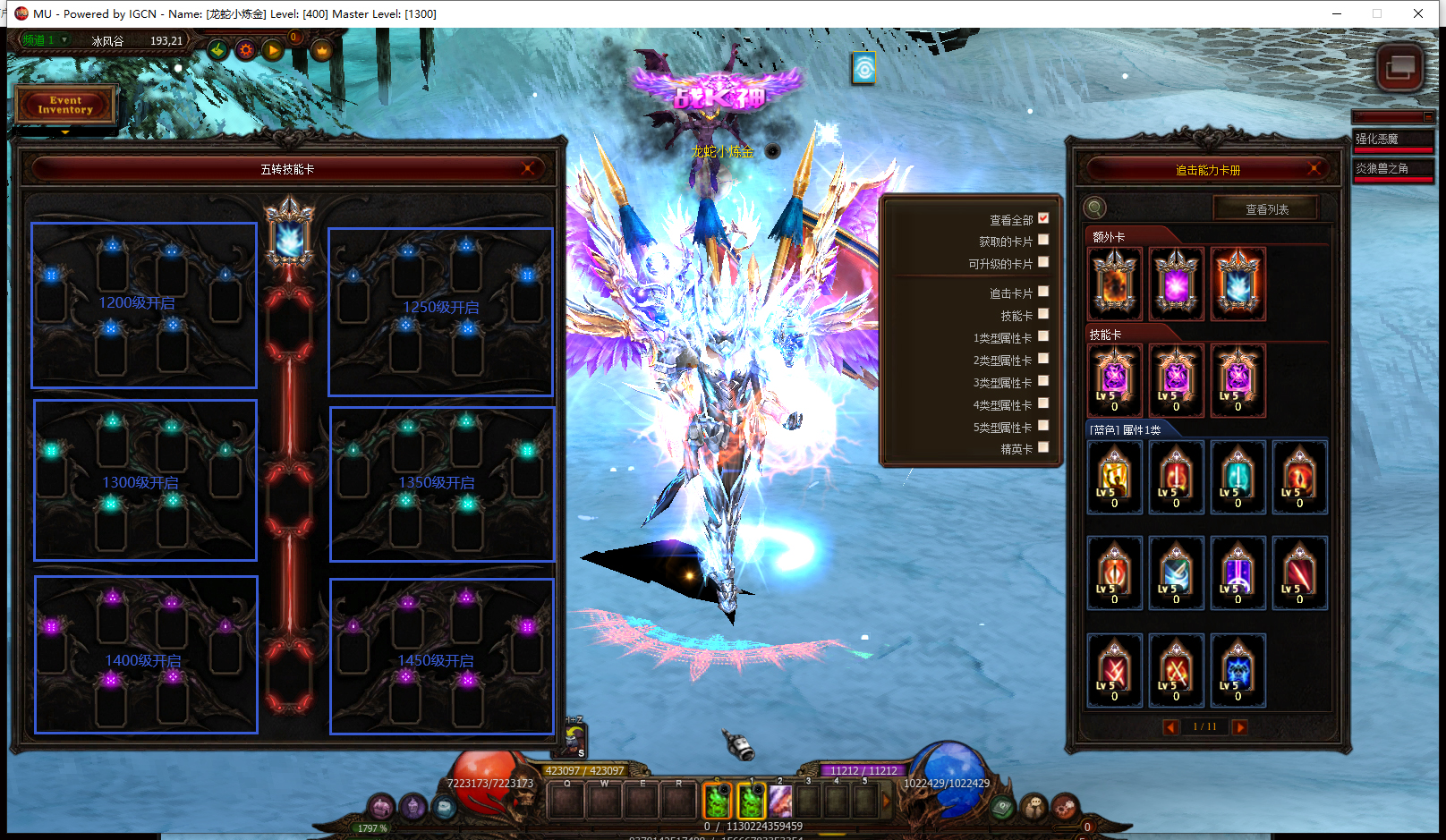Close the 五转技能卡 panel

pyautogui.click(x=529, y=168)
